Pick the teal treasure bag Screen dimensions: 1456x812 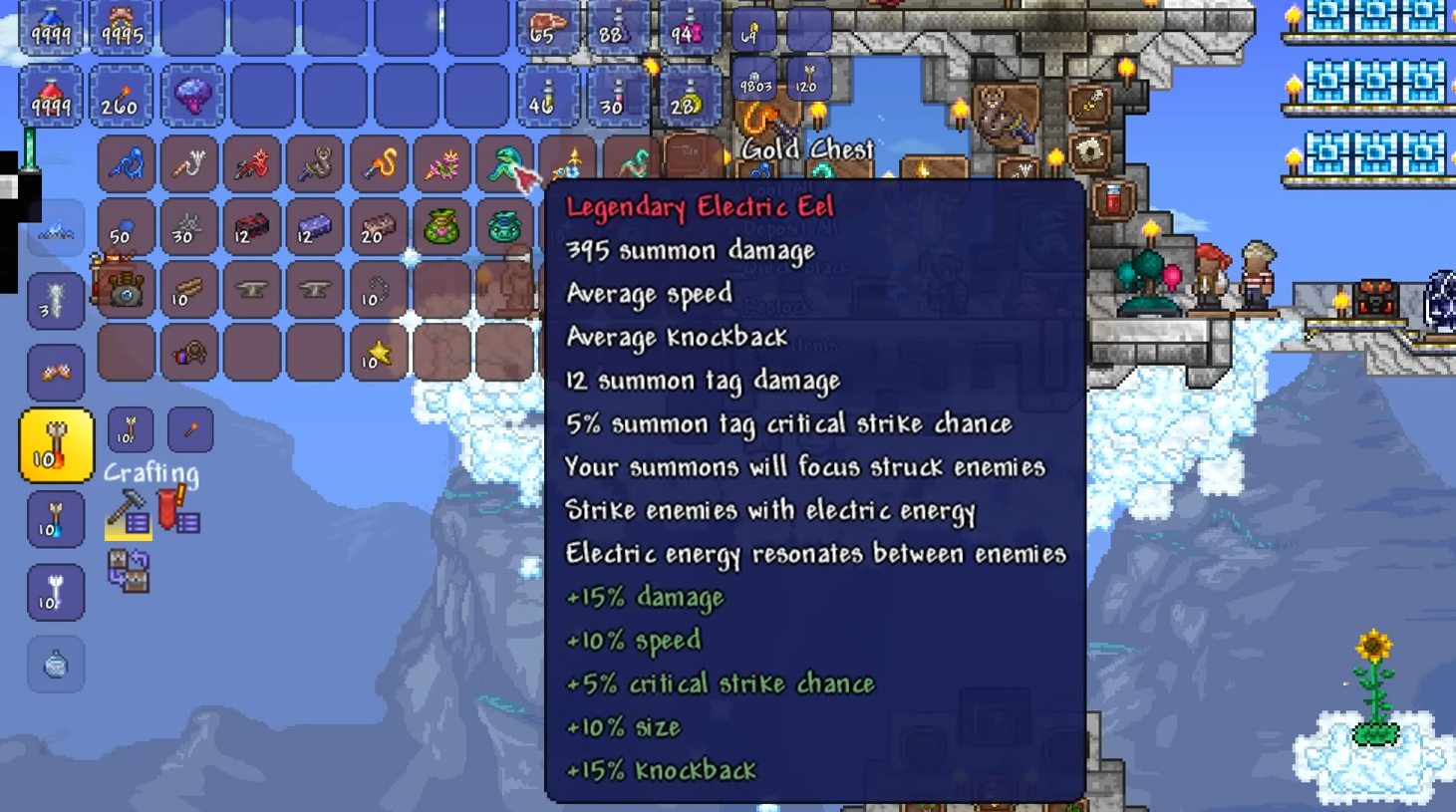coord(505,227)
